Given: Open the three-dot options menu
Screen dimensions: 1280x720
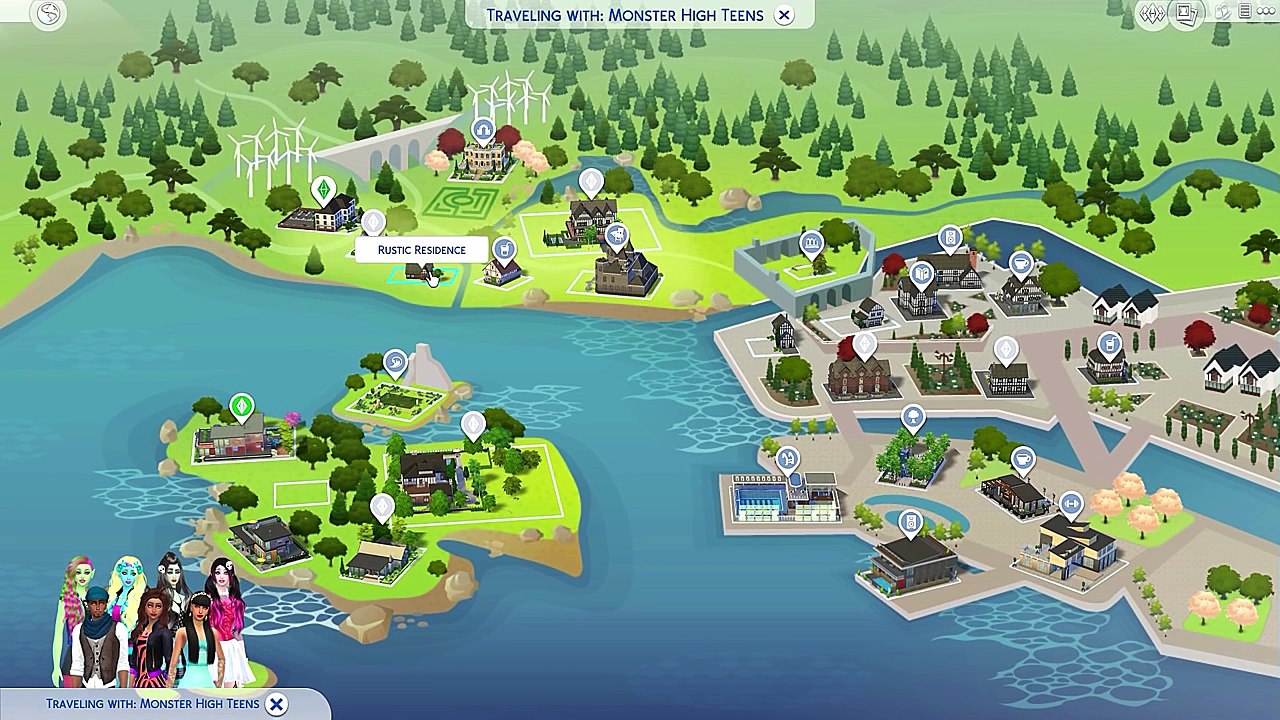Looking at the screenshot, I should click(1264, 12).
